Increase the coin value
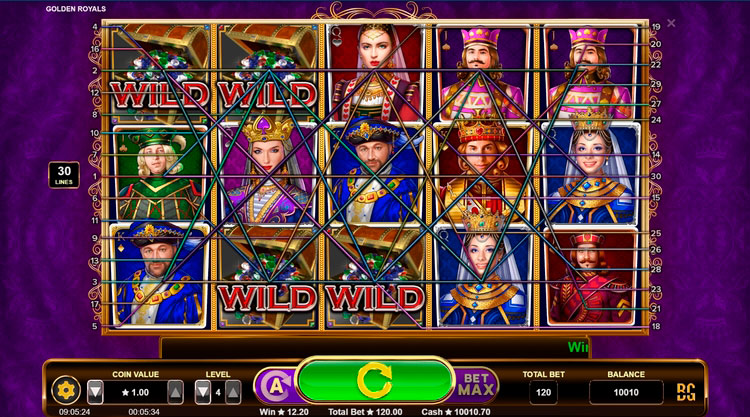 [175, 391]
